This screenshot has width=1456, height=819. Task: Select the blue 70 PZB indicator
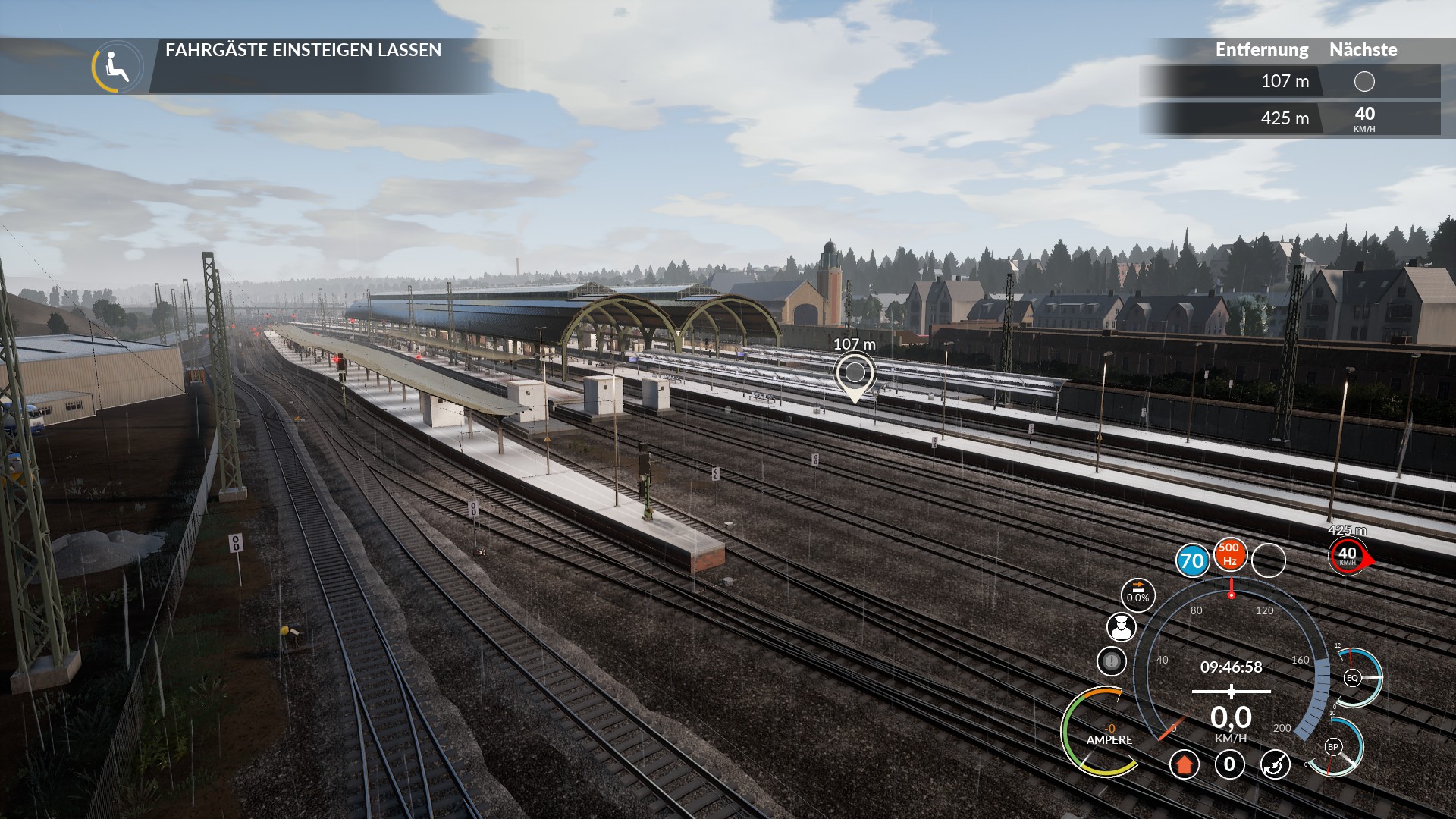tap(1192, 560)
